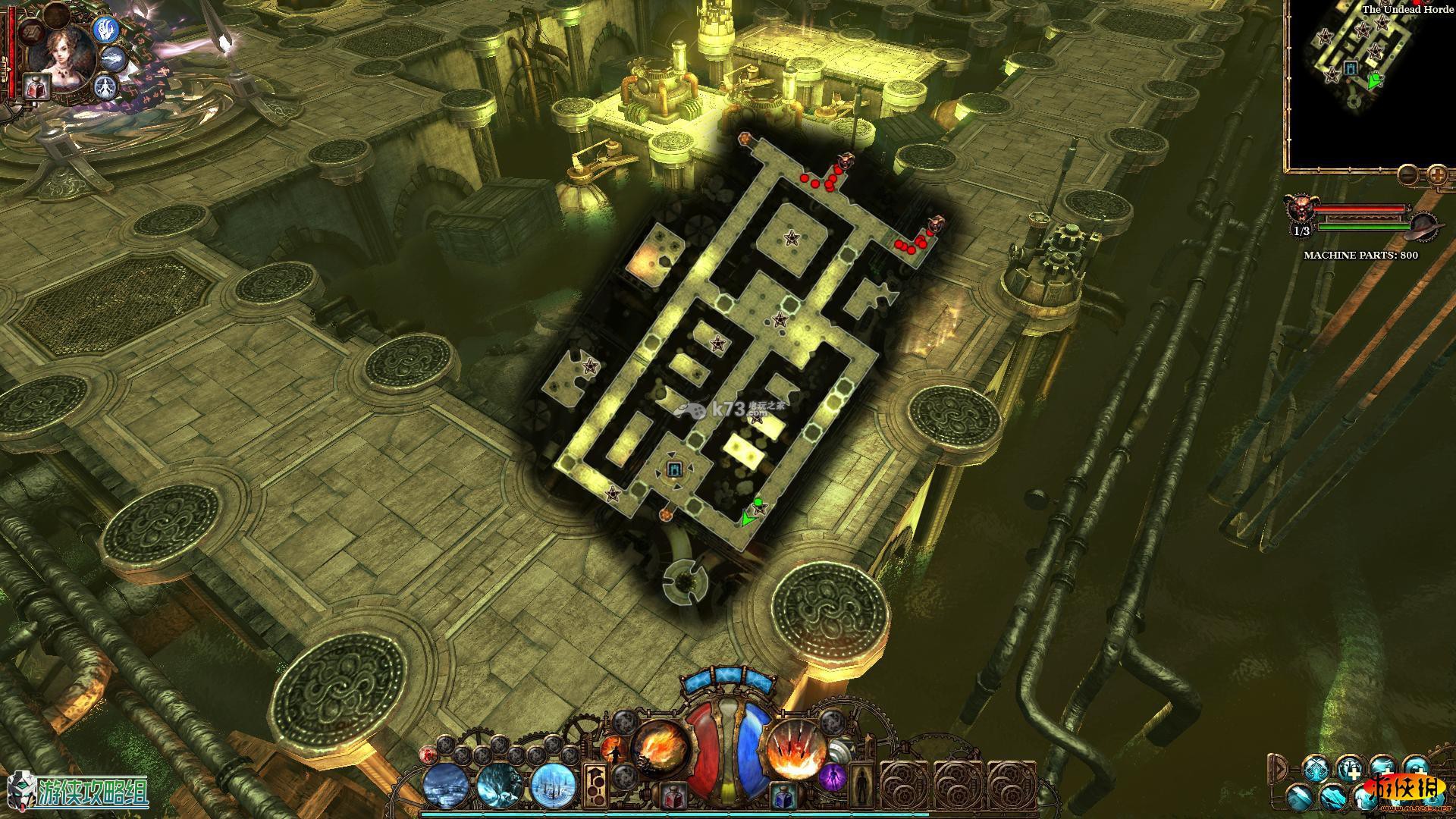Click the red potion bottle under portrait
Viewport: 1456px width, 819px height.
(35, 86)
